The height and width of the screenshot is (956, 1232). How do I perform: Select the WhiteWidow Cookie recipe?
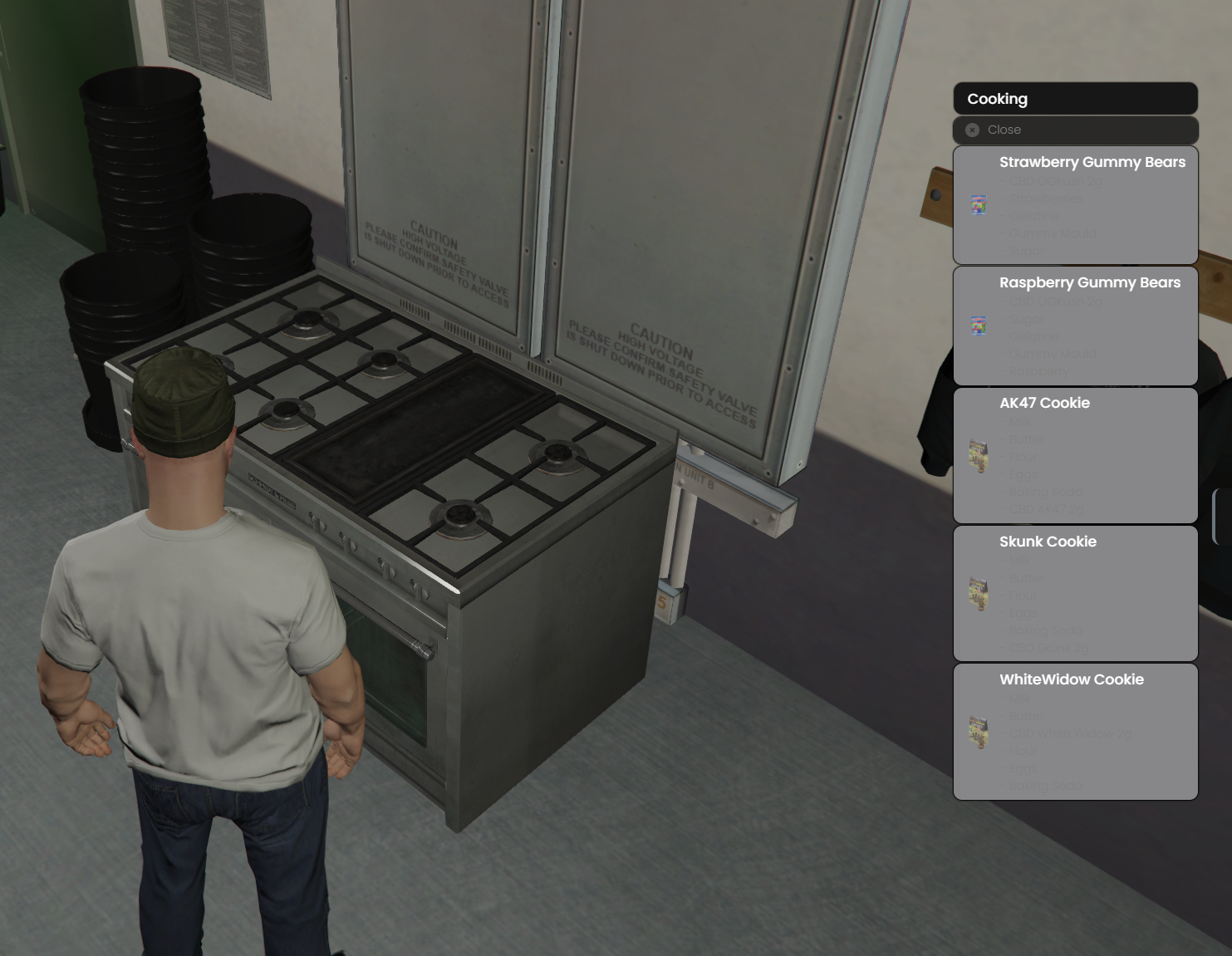point(1074,731)
